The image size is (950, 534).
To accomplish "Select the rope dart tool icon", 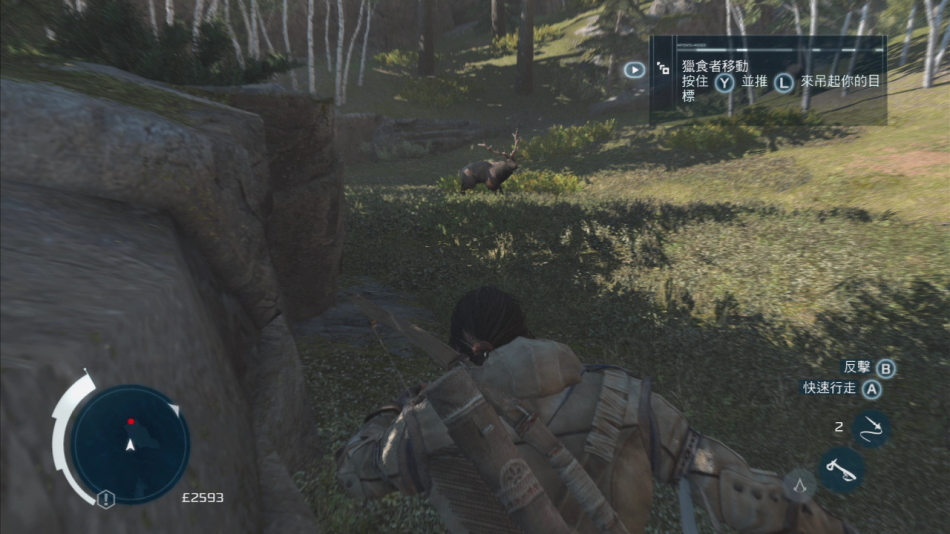I will (870, 428).
